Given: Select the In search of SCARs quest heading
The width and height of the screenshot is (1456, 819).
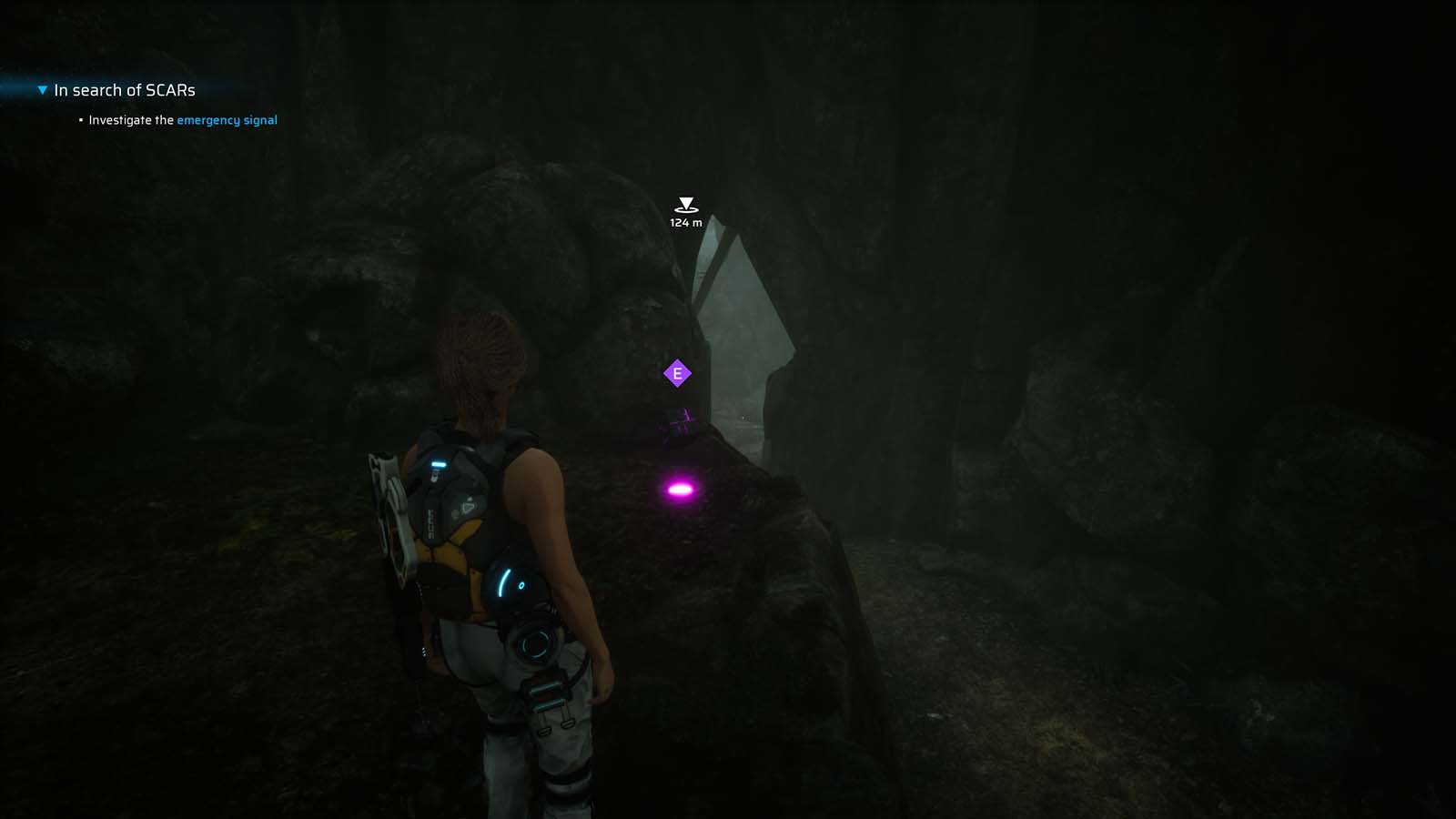Looking at the screenshot, I should coord(125,89).
